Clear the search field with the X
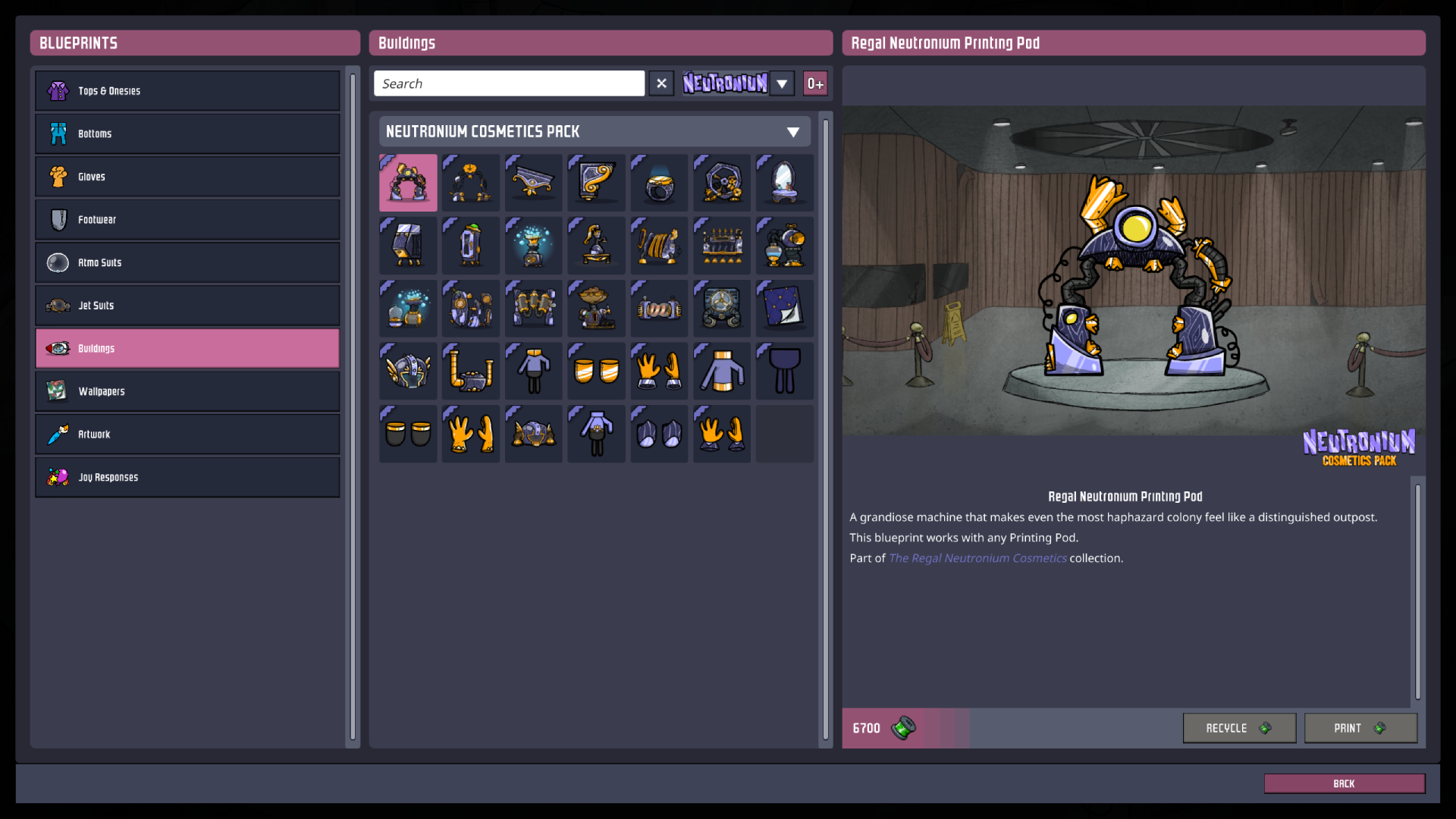 coord(661,83)
